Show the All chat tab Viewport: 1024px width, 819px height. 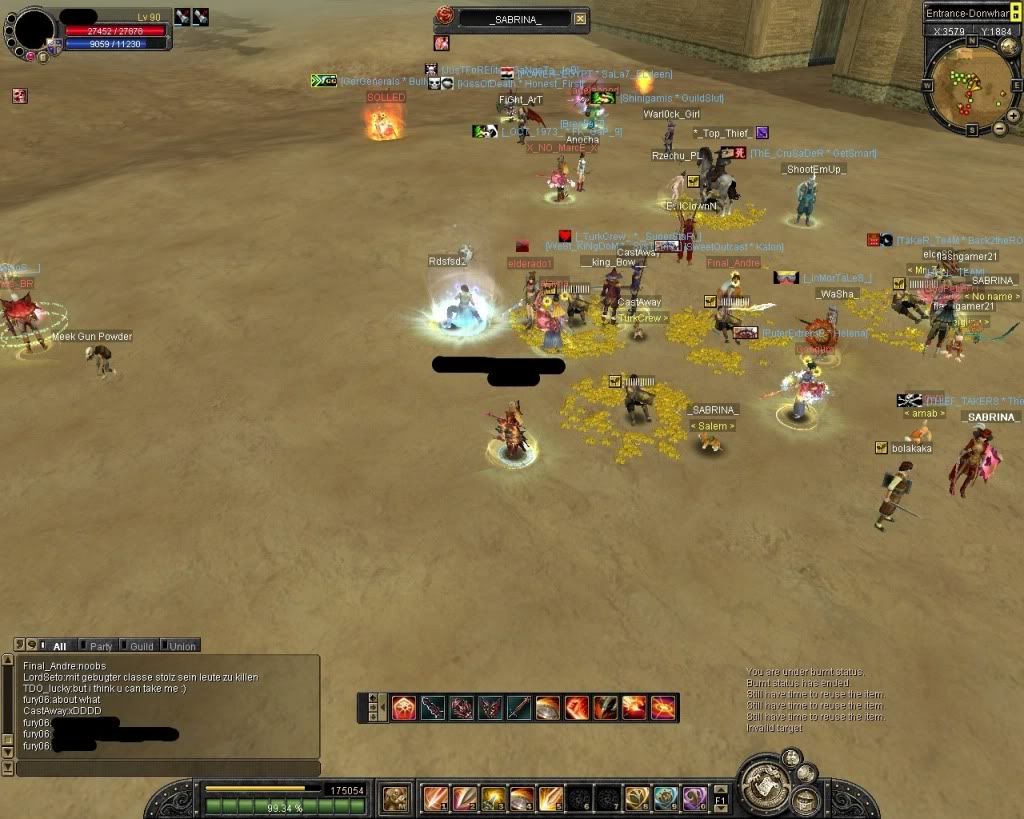[58, 646]
